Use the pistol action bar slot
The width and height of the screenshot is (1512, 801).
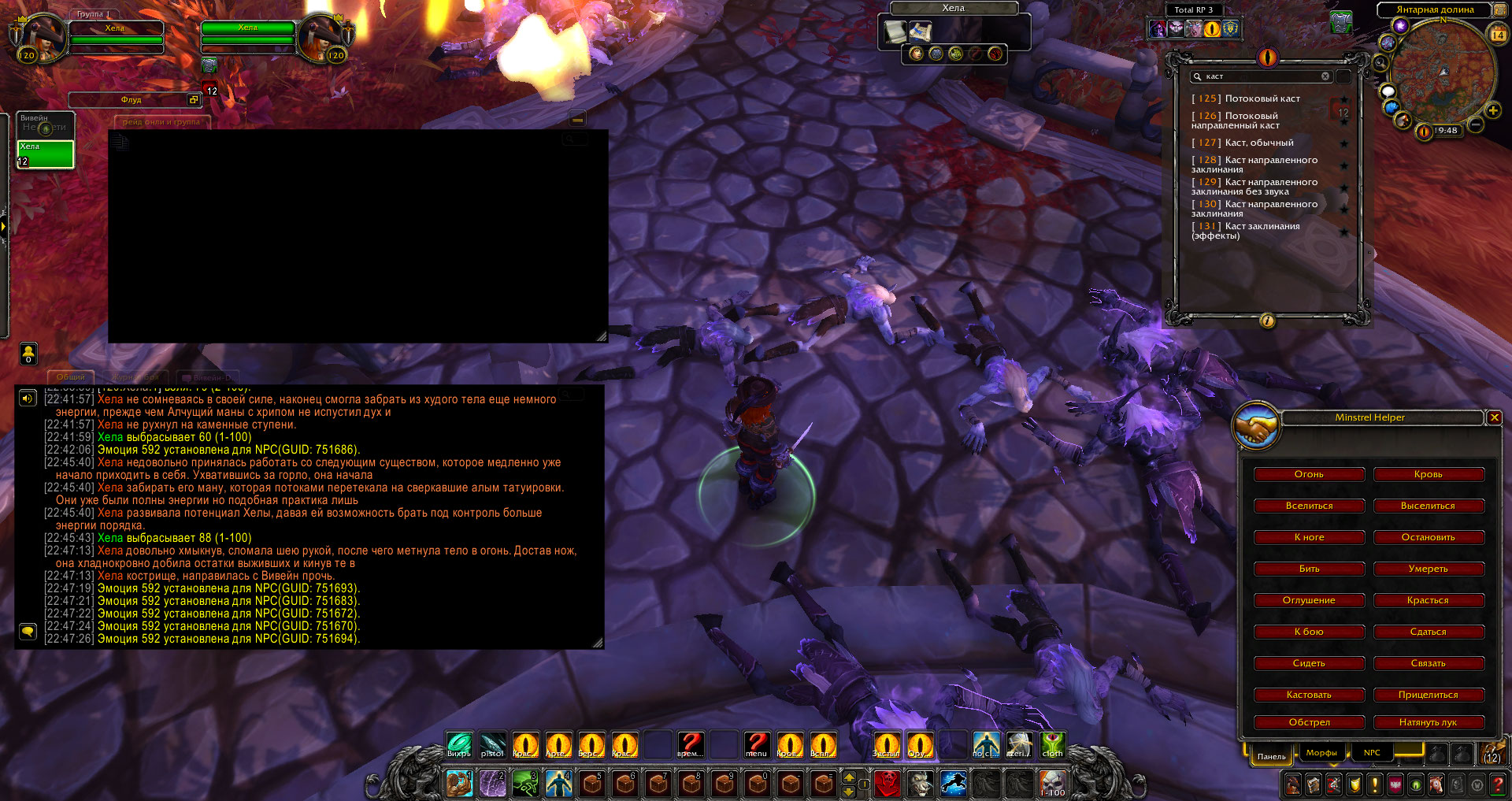pyautogui.click(x=492, y=744)
